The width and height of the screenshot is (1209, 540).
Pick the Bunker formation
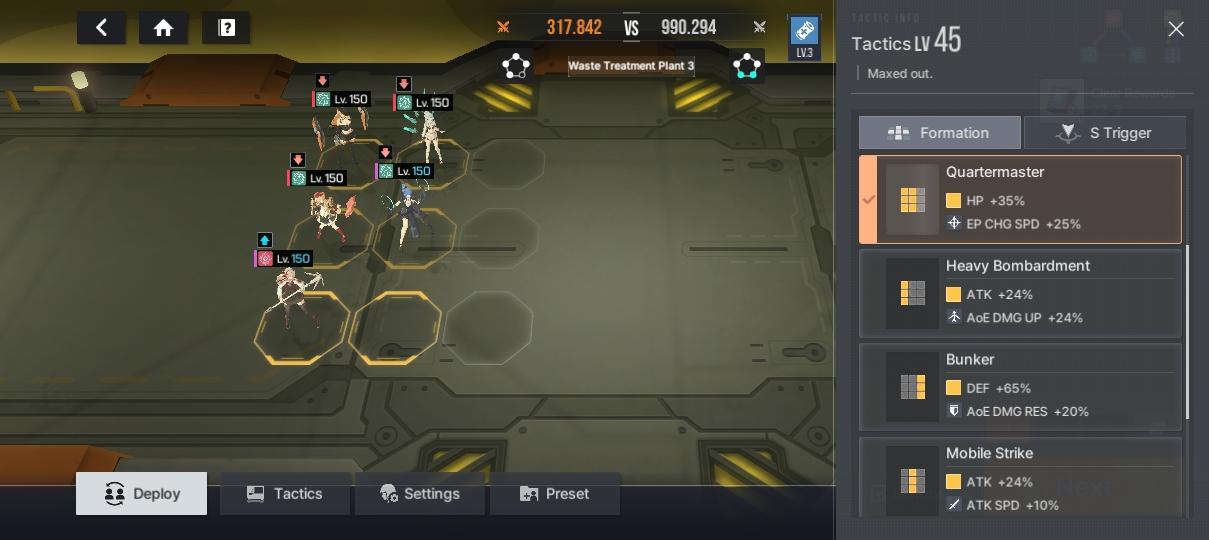[1020, 387]
